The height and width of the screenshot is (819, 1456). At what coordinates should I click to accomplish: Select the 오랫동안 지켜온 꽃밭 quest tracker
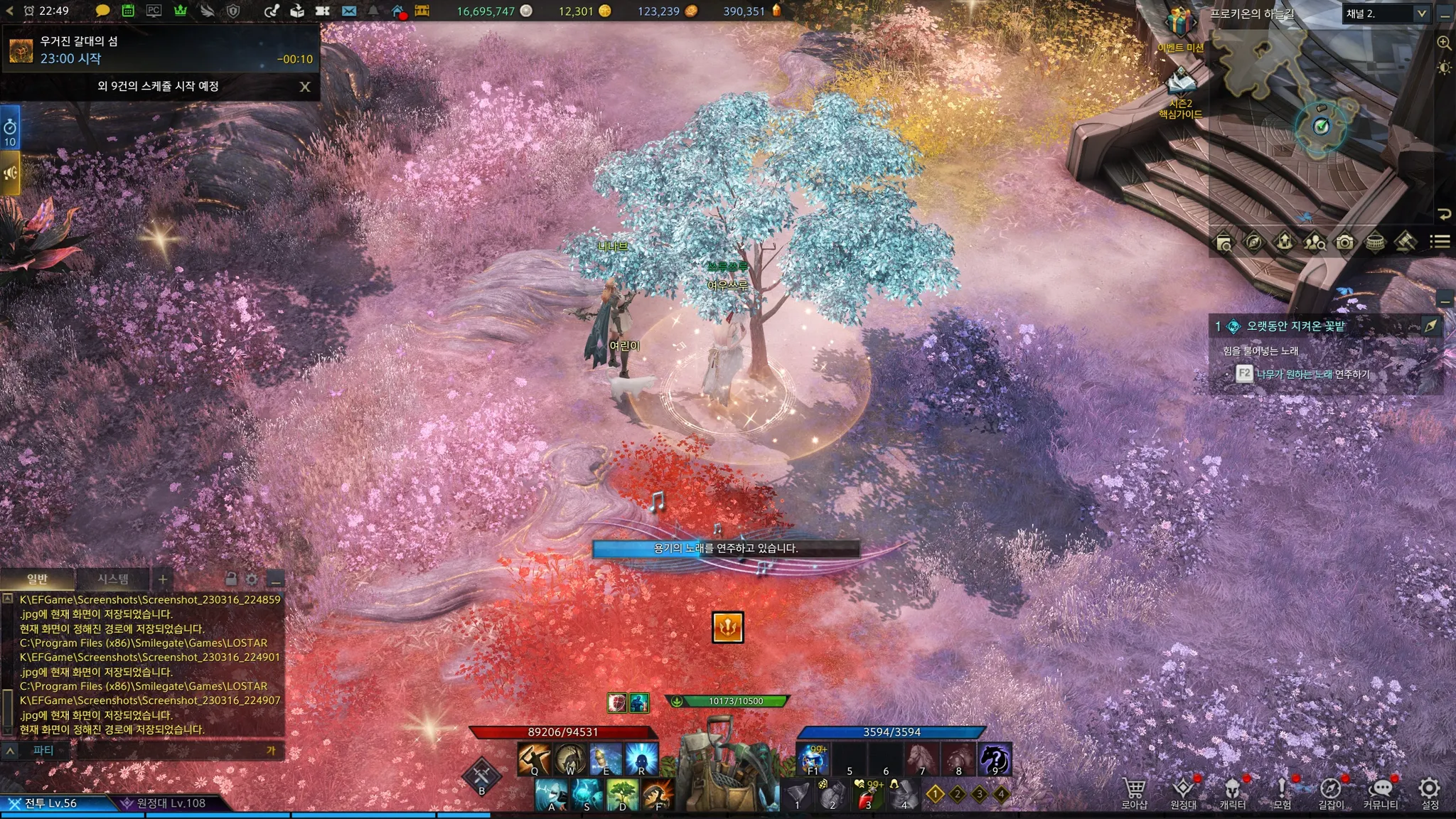tap(1295, 326)
